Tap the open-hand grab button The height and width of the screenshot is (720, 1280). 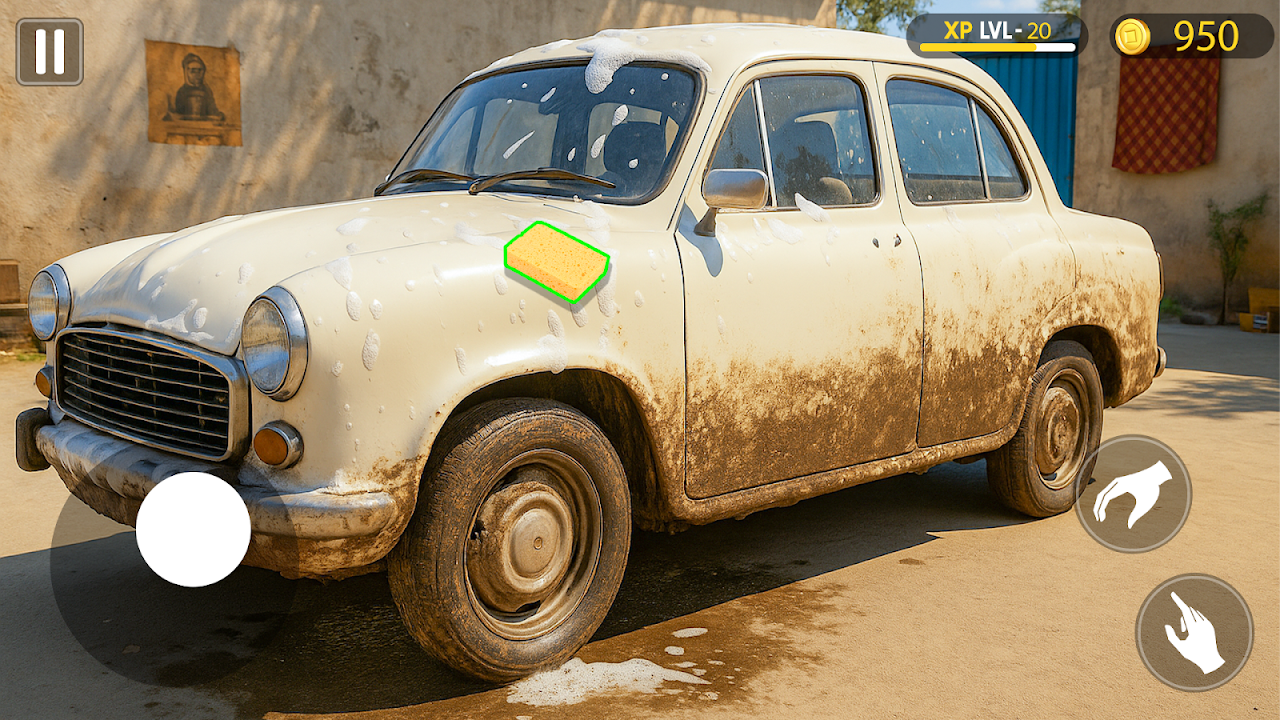(1133, 493)
